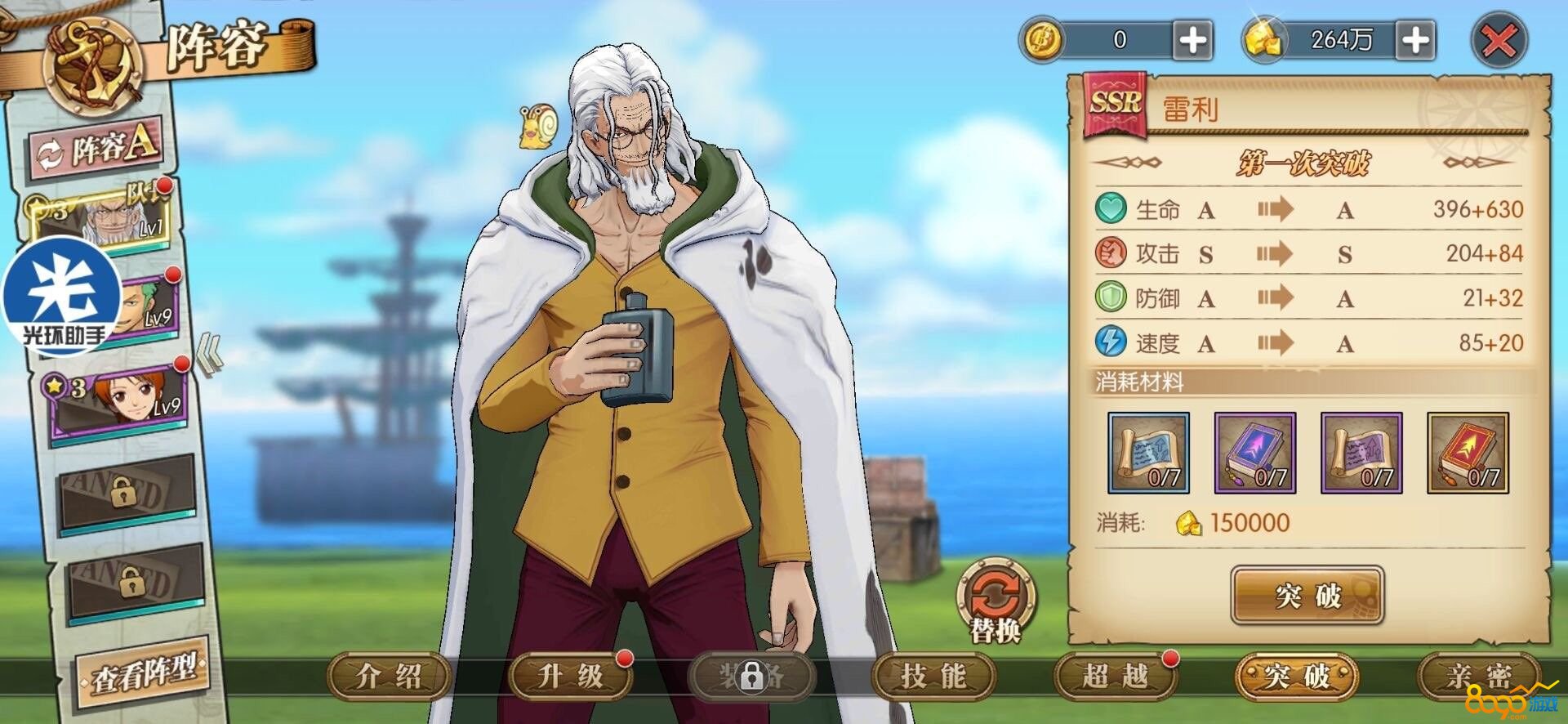The width and height of the screenshot is (1568, 724).
Task: Toggle the 阵容A lineup switcher
Action: tap(98, 149)
